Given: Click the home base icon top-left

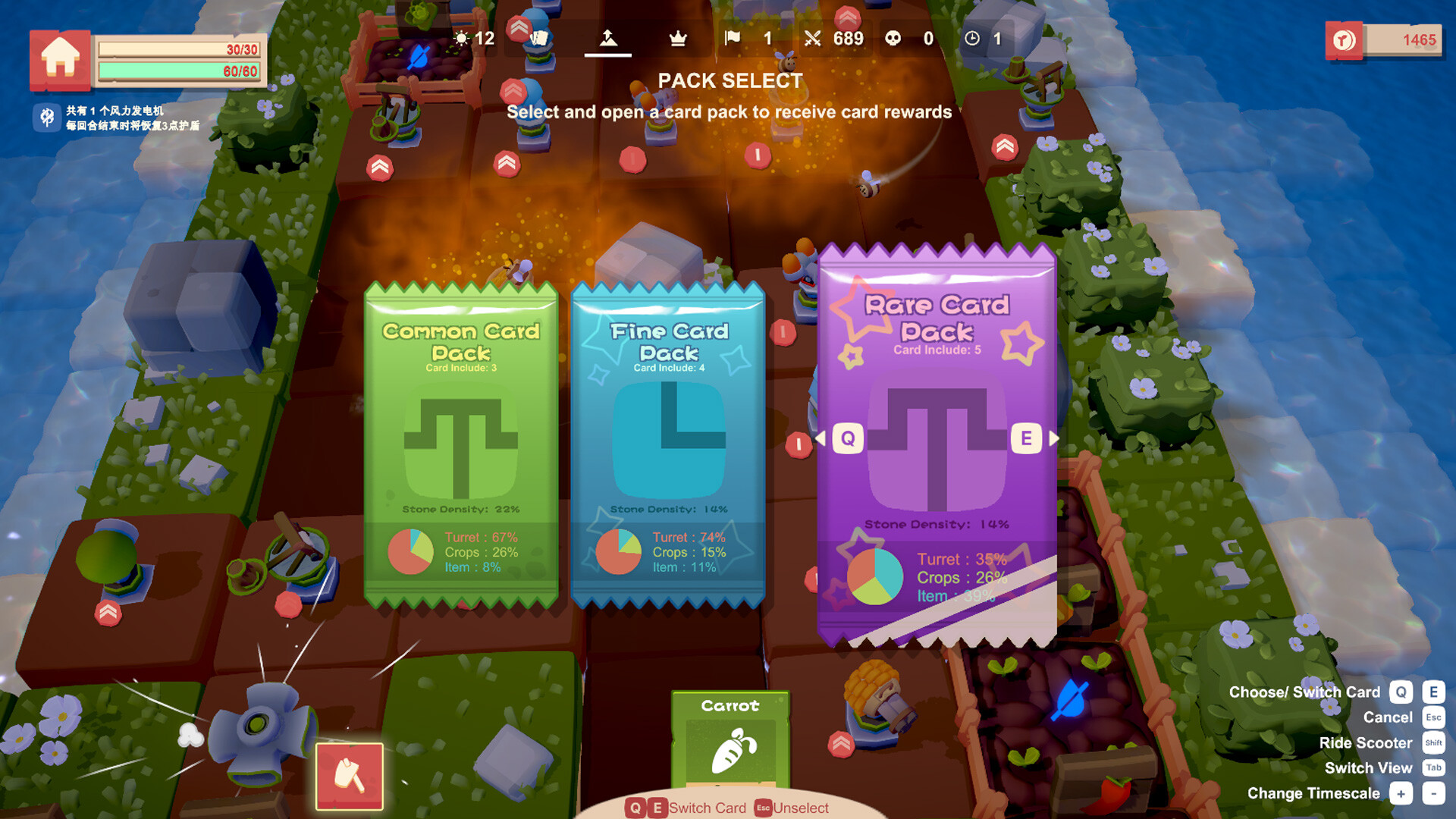Looking at the screenshot, I should tap(60, 59).
